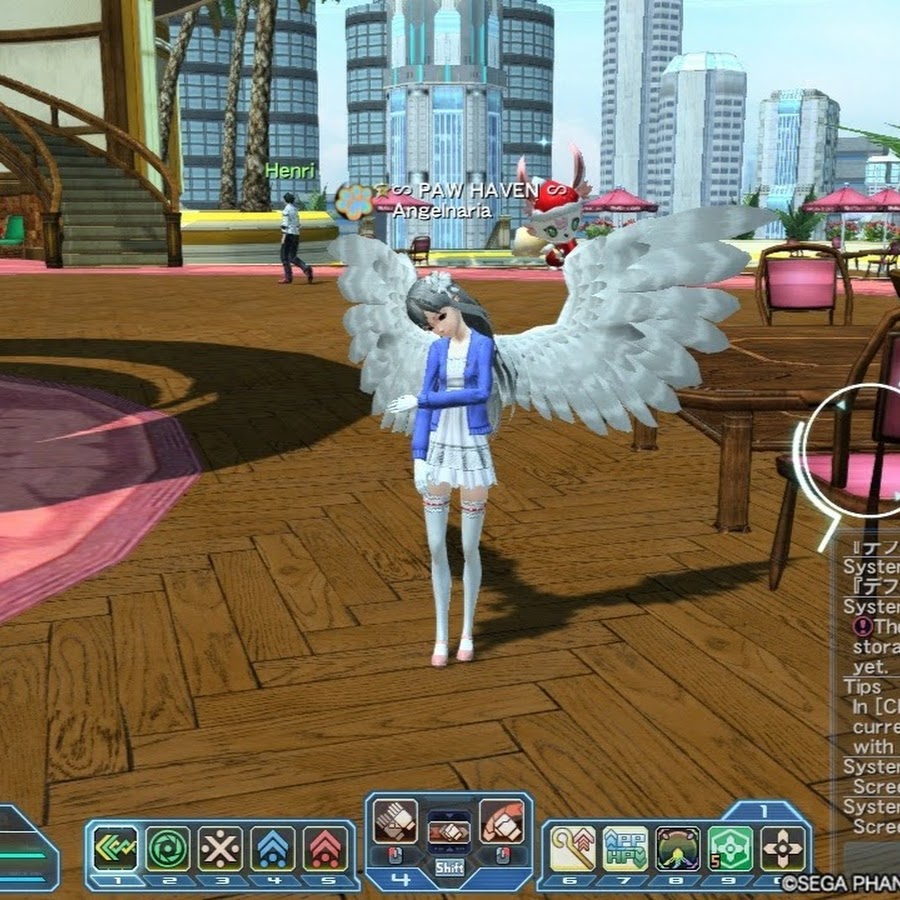Select the white four-way cross icon

click(783, 849)
